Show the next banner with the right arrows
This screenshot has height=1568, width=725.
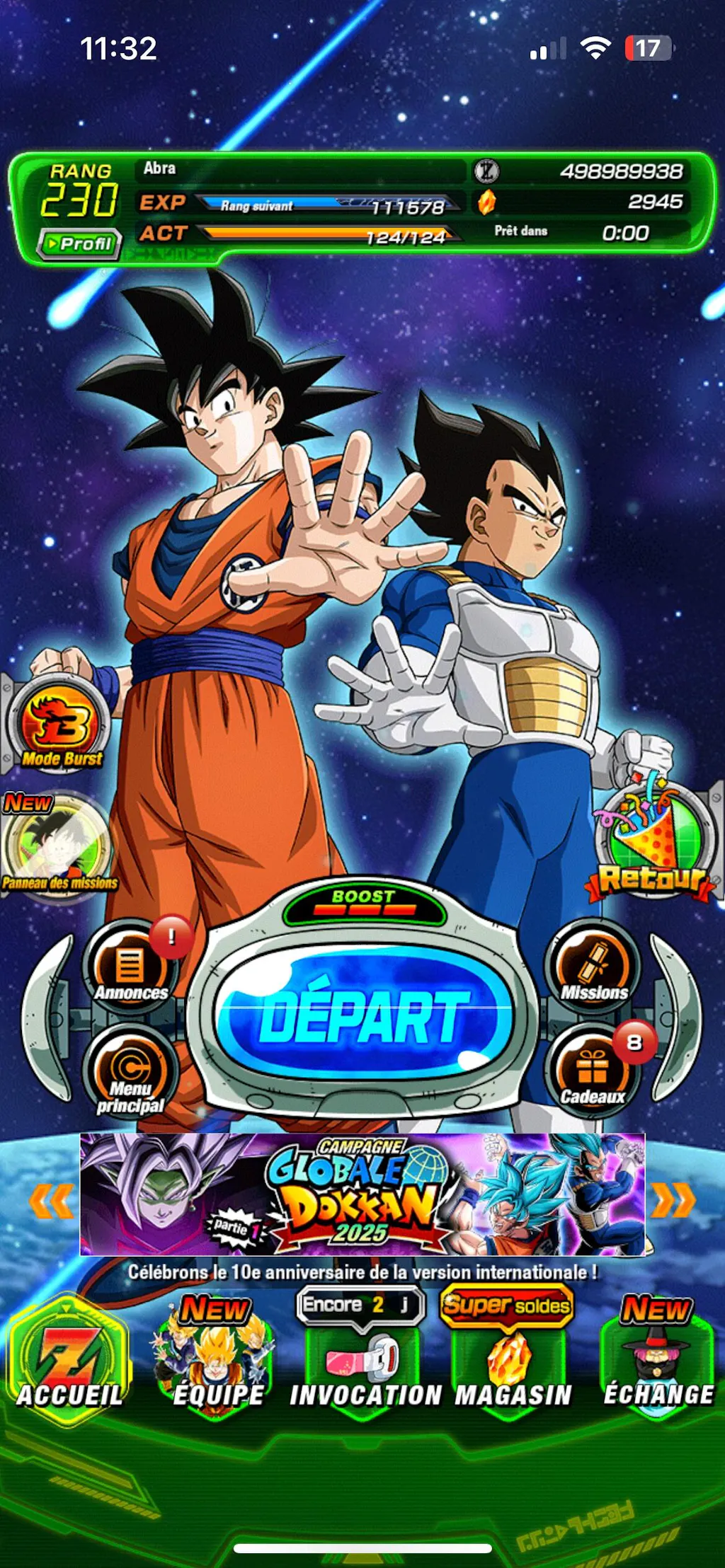point(673,1200)
